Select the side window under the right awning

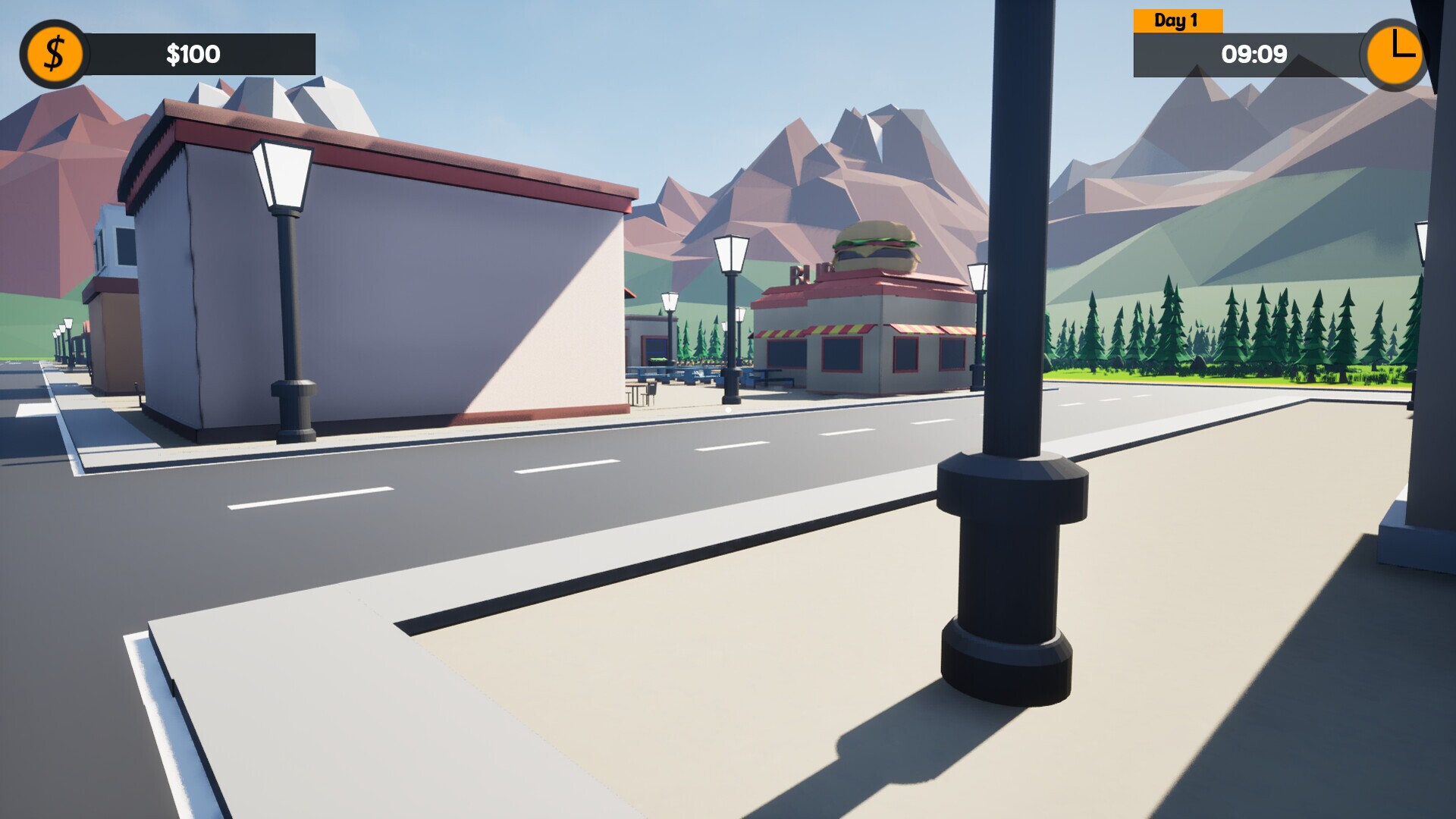[906, 355]
